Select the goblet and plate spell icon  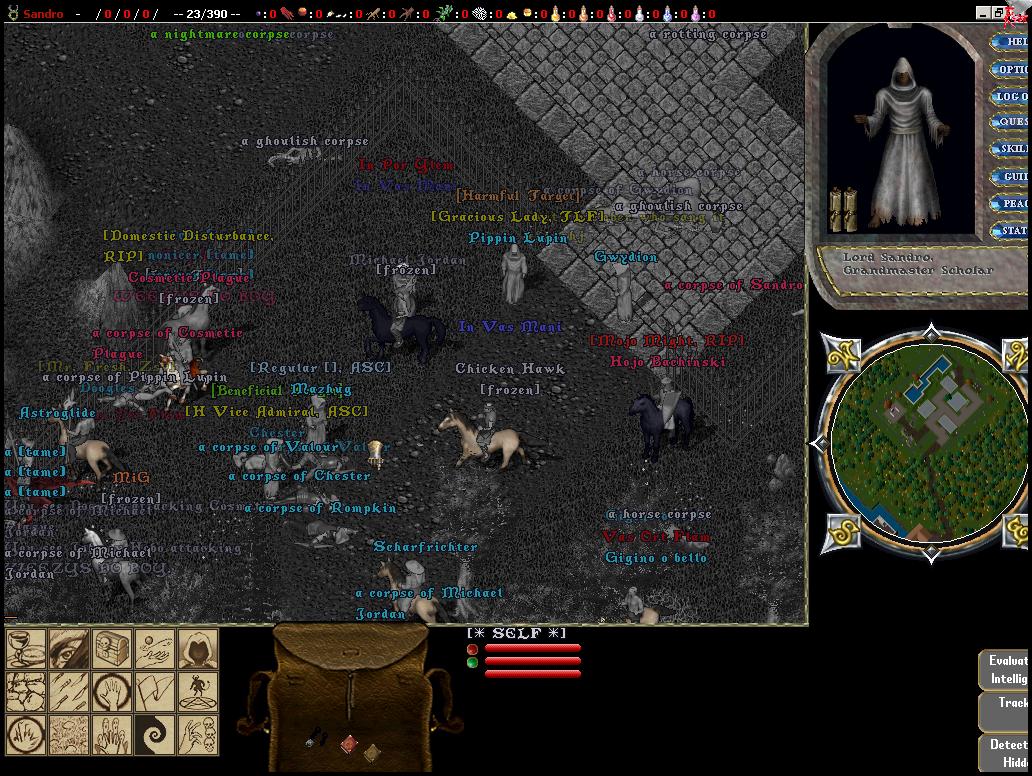tap(26, 649)
